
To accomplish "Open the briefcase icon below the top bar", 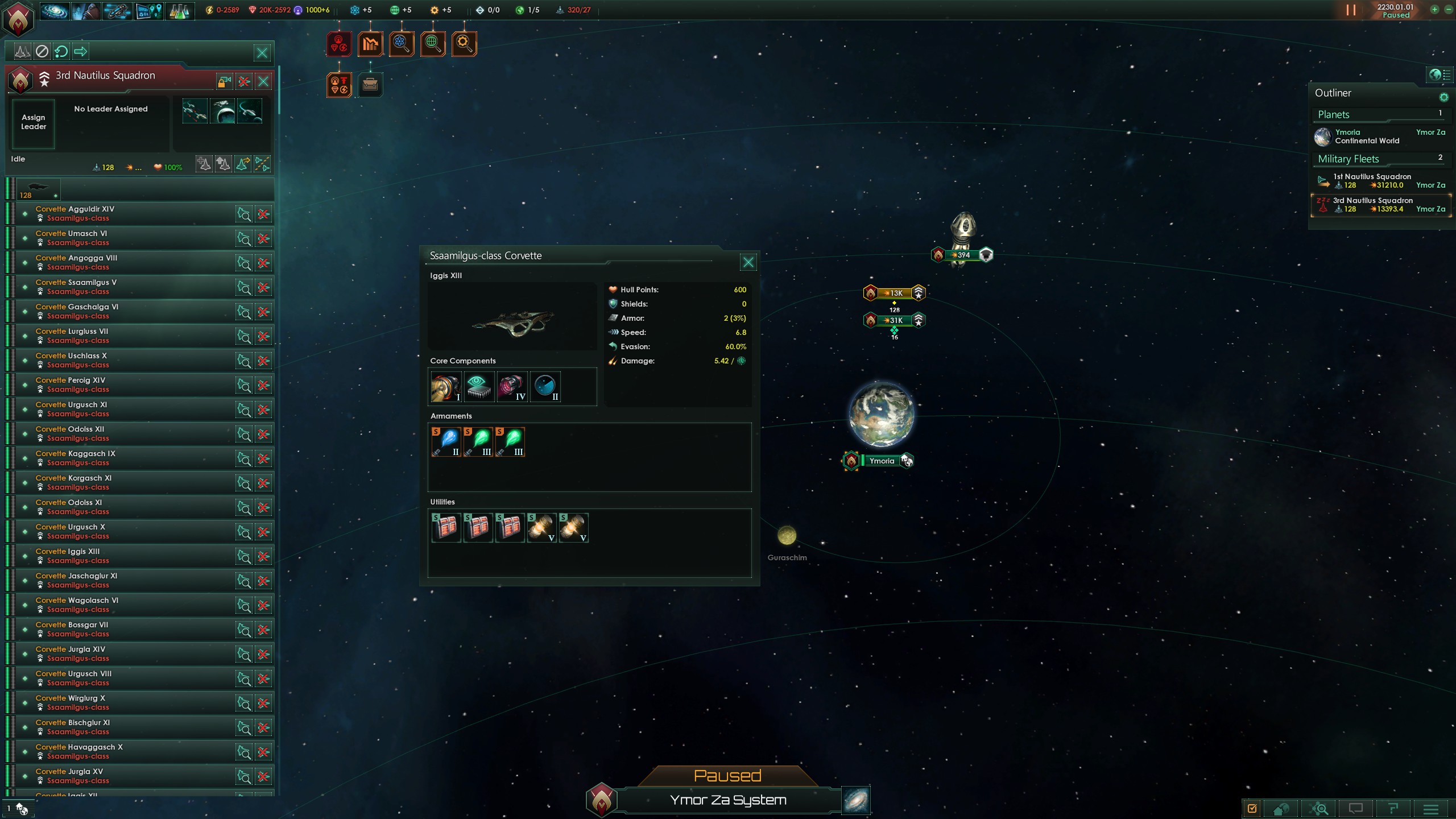I will 370,85.
